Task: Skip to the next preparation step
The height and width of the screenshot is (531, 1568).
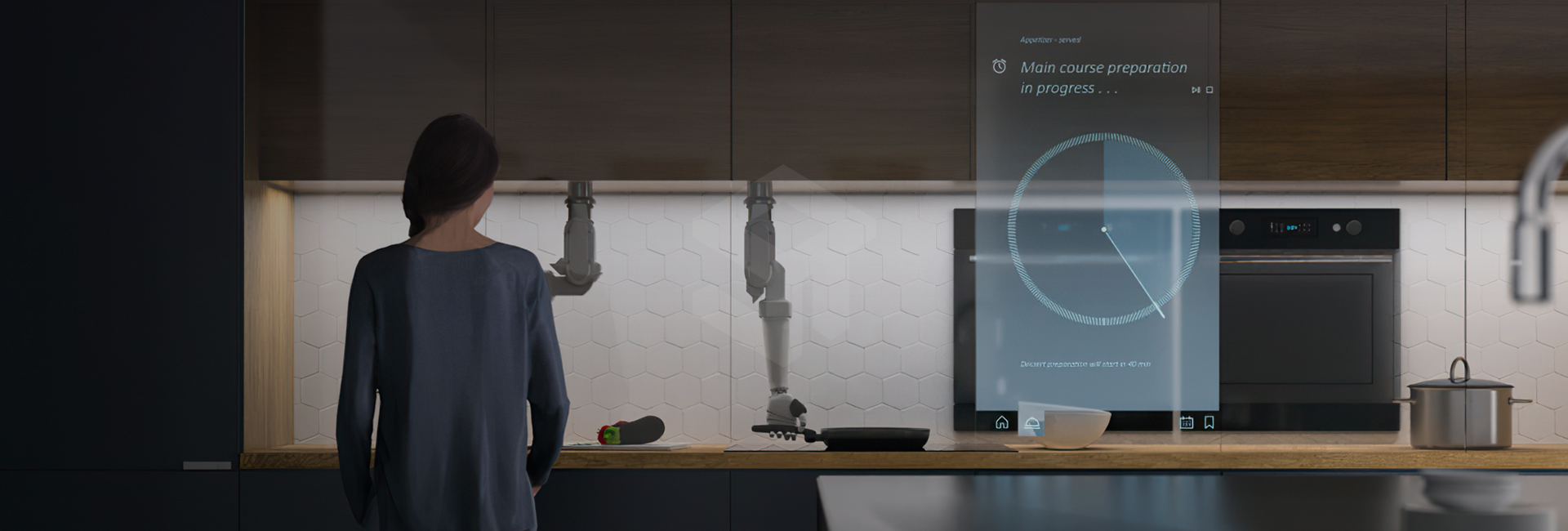Action: tap(1196, 90)
